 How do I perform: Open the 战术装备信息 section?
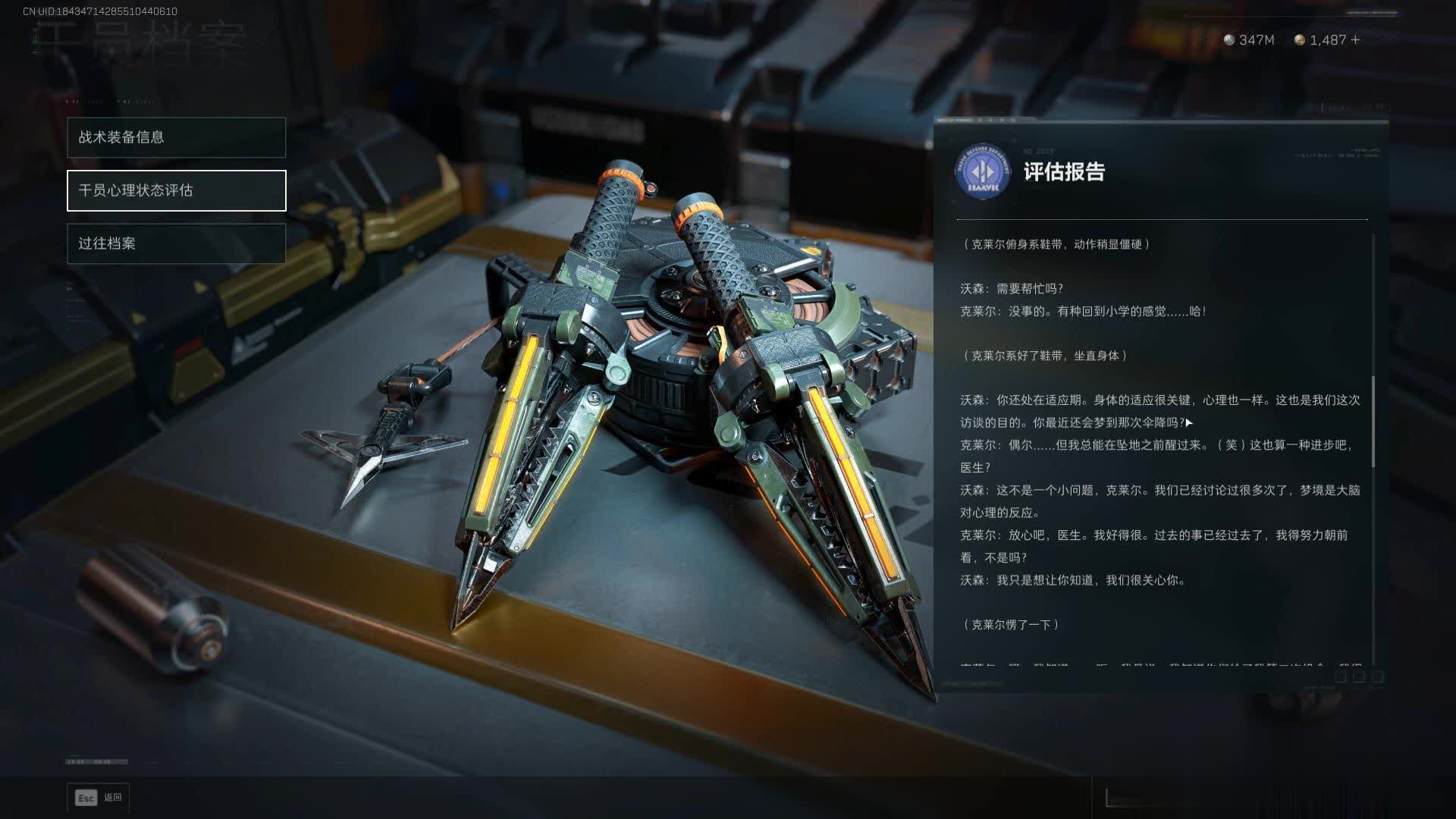click(176, 137)
